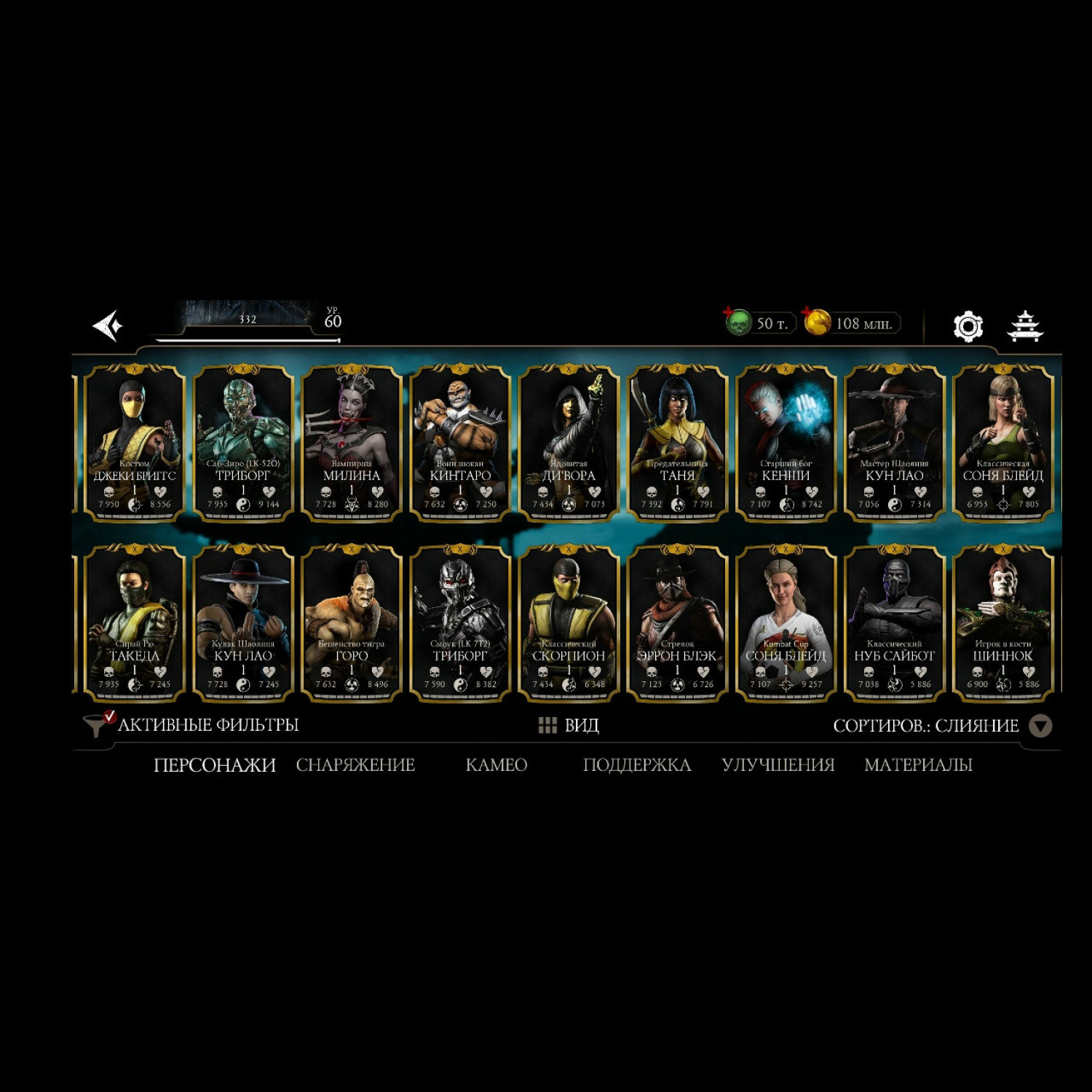The width and height of the screenshot is (1092, 1092).
Task: Pick the Горо tiger fury card
Action: [x=352, y=624]
